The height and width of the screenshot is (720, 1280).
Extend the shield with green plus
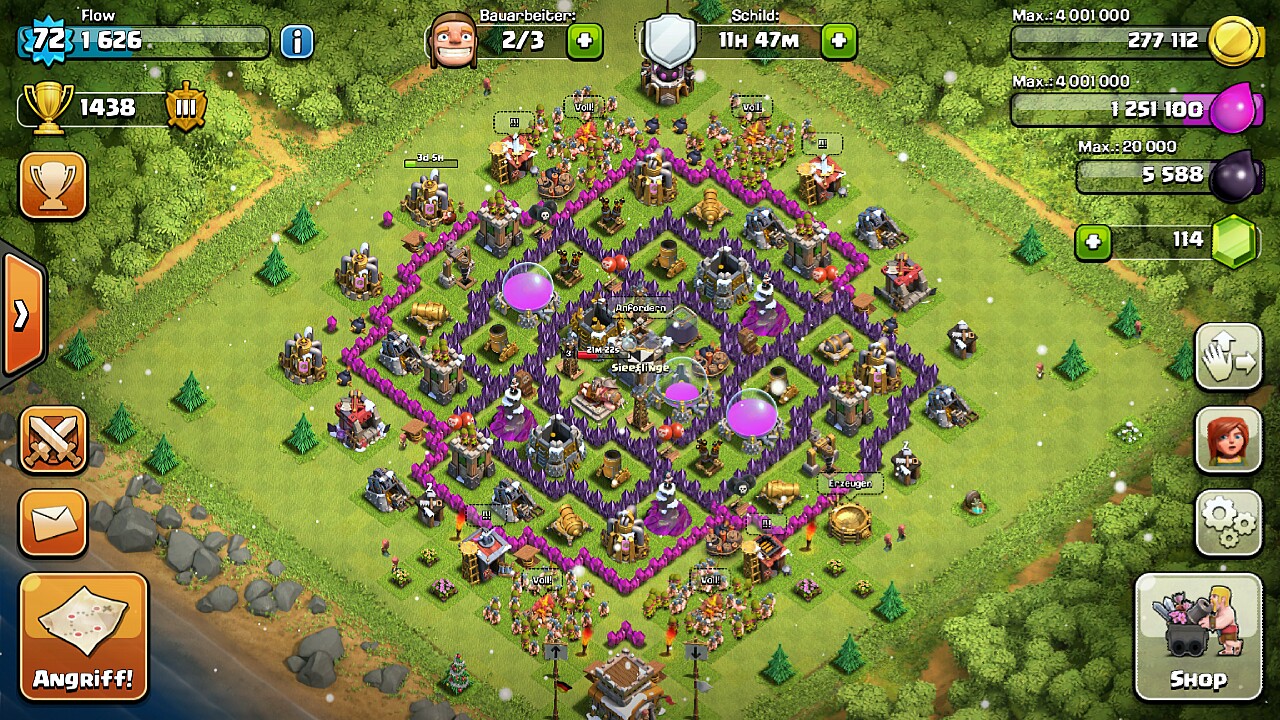point(838,41)
